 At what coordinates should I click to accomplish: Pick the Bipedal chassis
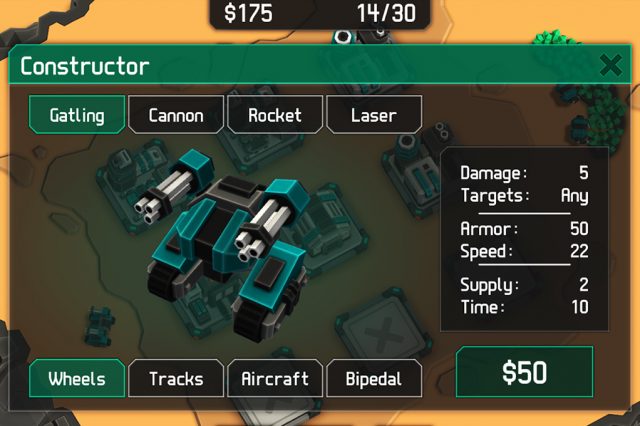pyautogui.click(x=373, y=378)
